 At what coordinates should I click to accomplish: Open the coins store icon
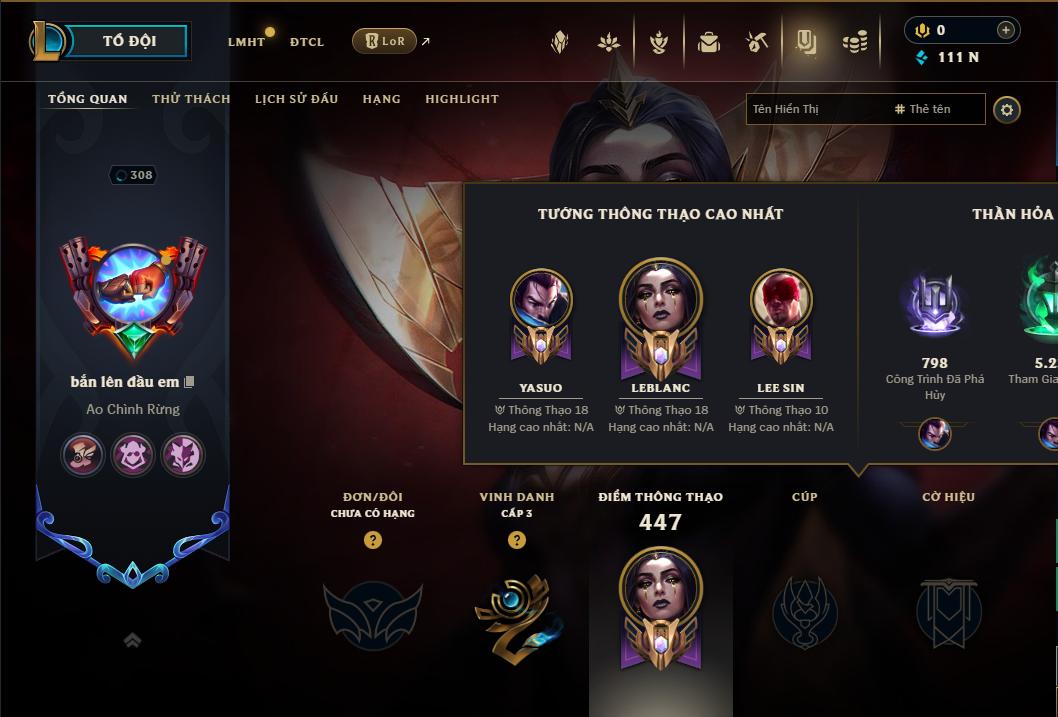pos(854,42)
